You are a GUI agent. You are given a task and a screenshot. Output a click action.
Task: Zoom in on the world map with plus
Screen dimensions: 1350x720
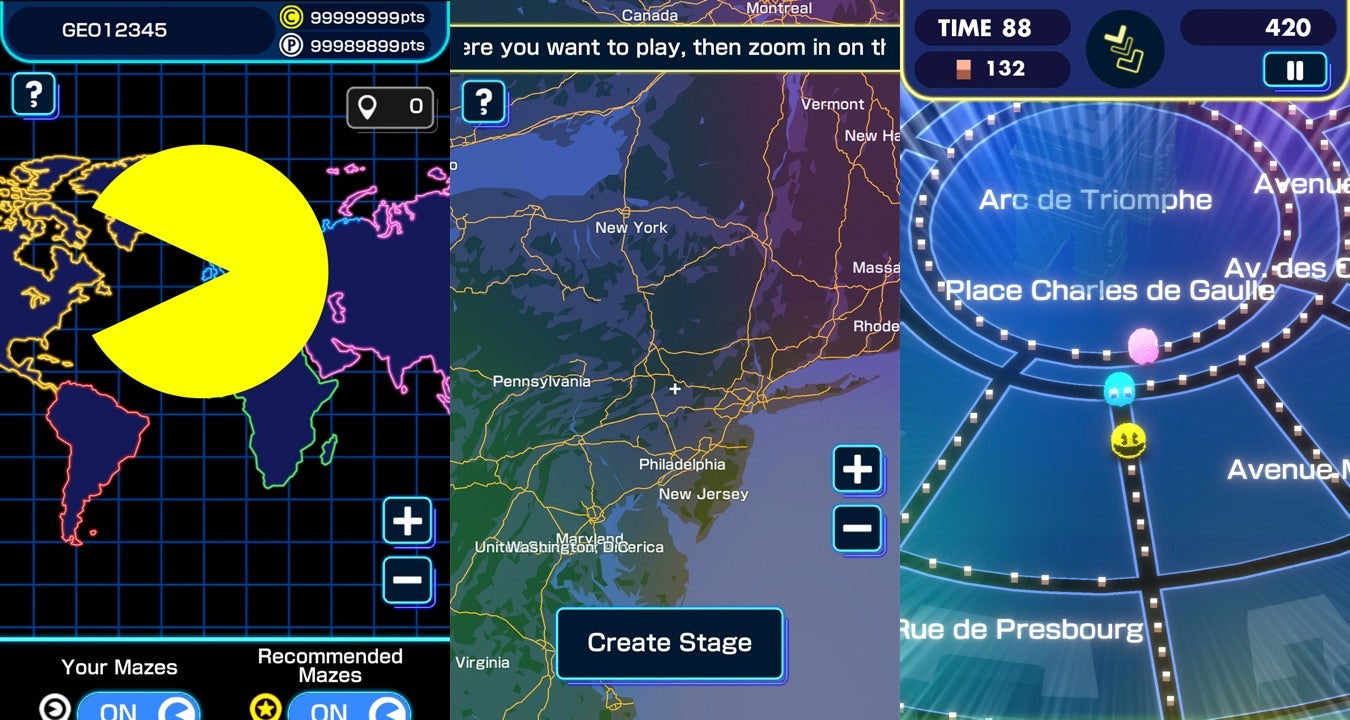pos(407,521)
